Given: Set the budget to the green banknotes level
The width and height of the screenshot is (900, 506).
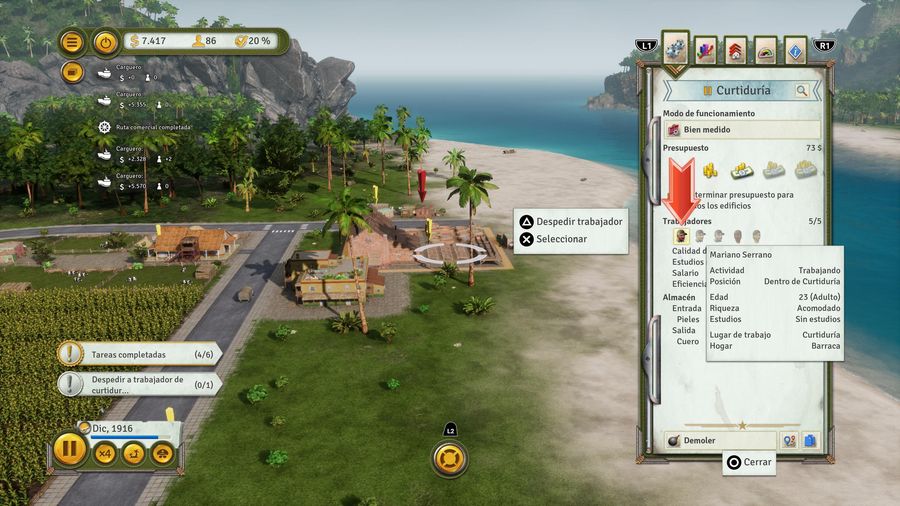Looking at the screenshot, I should pos(741,170).
